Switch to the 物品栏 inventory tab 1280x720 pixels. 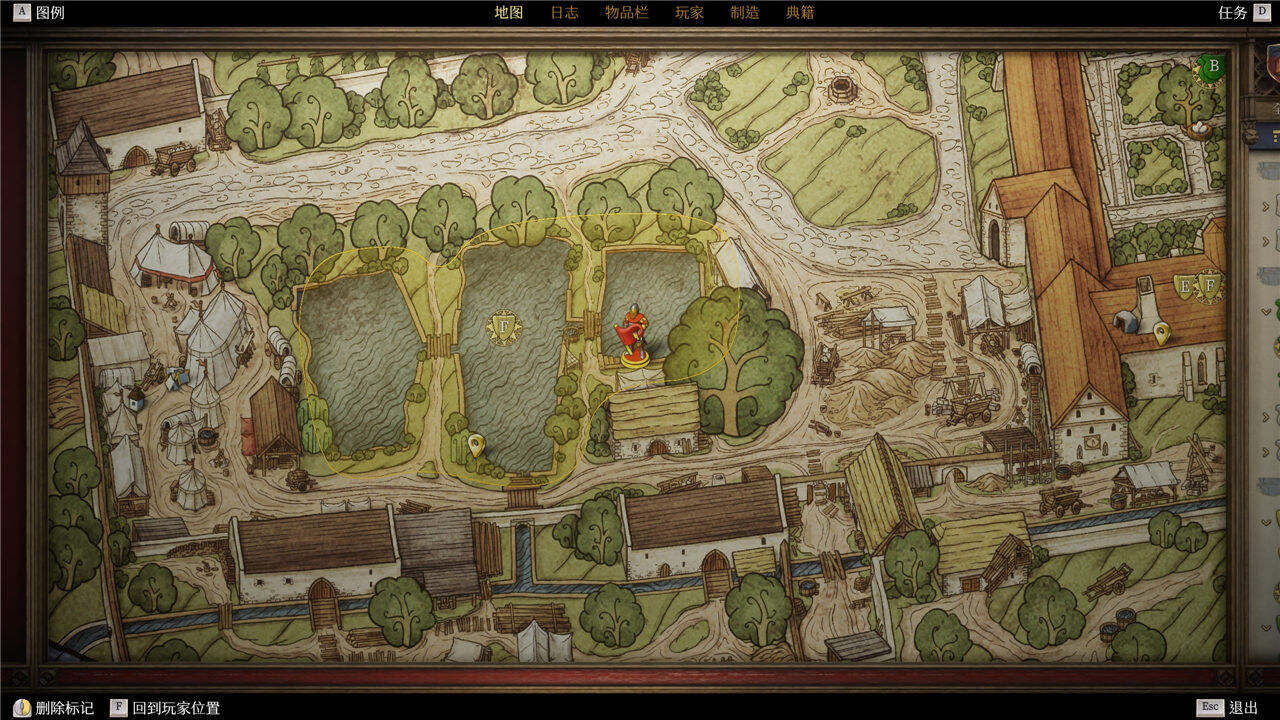pos(626,13)
